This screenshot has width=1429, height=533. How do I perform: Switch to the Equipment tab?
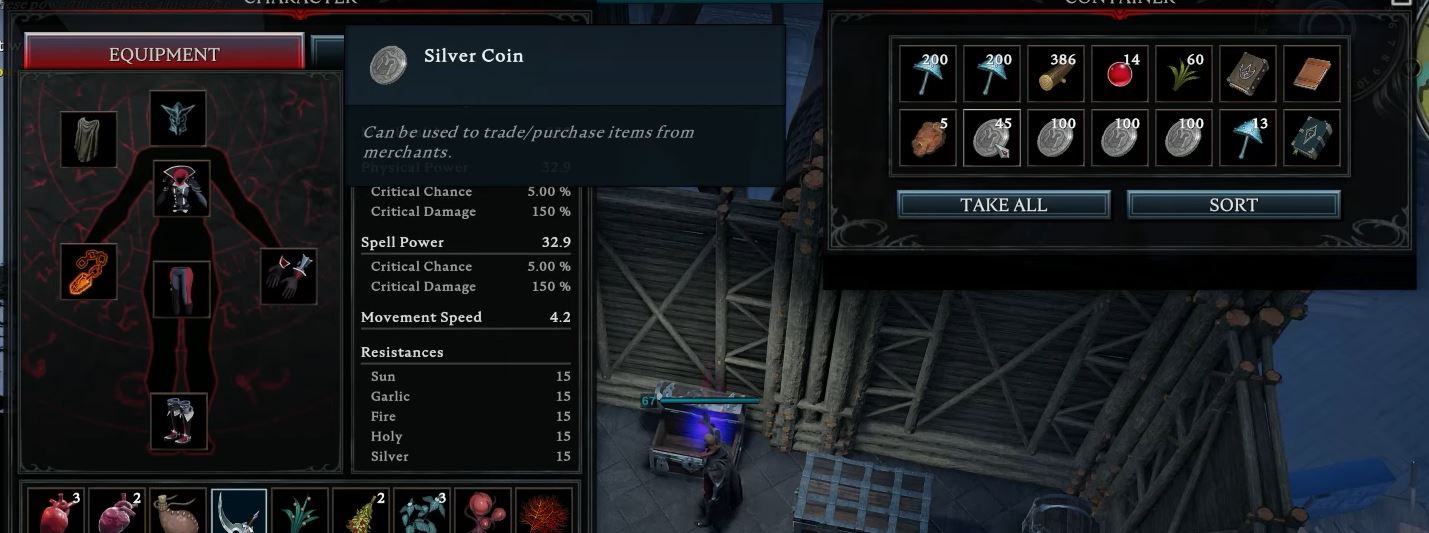[164, 55]
